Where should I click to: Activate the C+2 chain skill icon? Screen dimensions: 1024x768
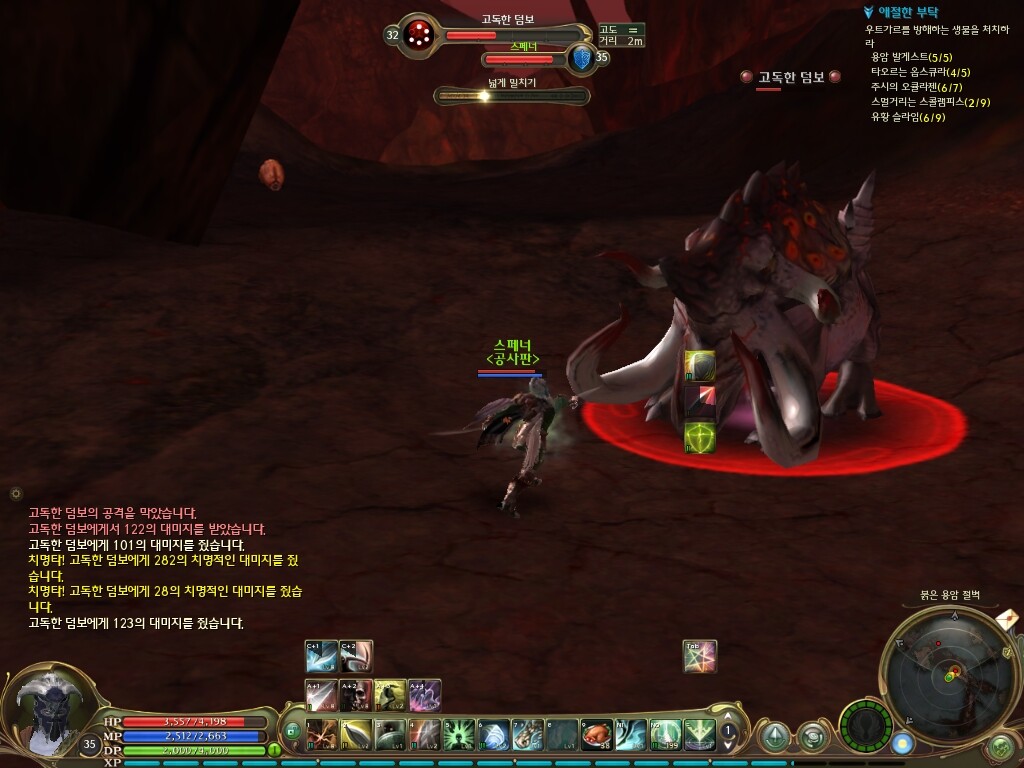point(356,656)
